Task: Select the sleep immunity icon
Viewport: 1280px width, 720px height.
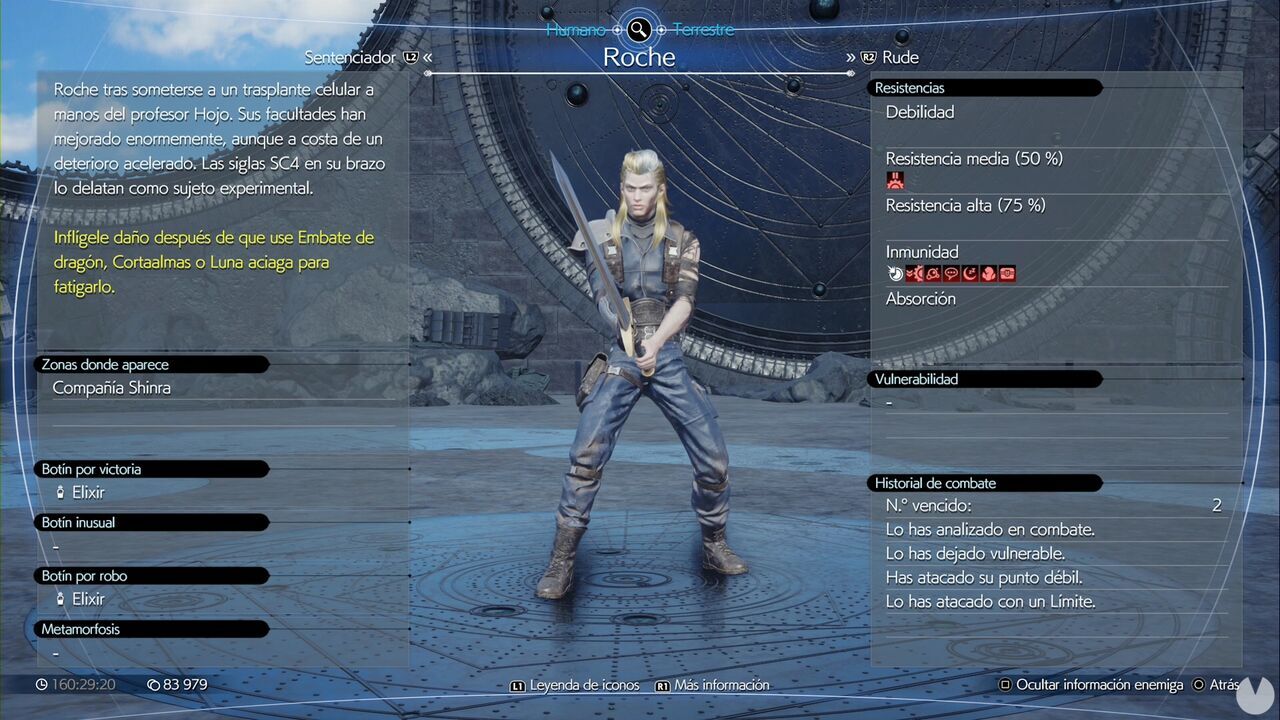Action: (x=969, y=273)
